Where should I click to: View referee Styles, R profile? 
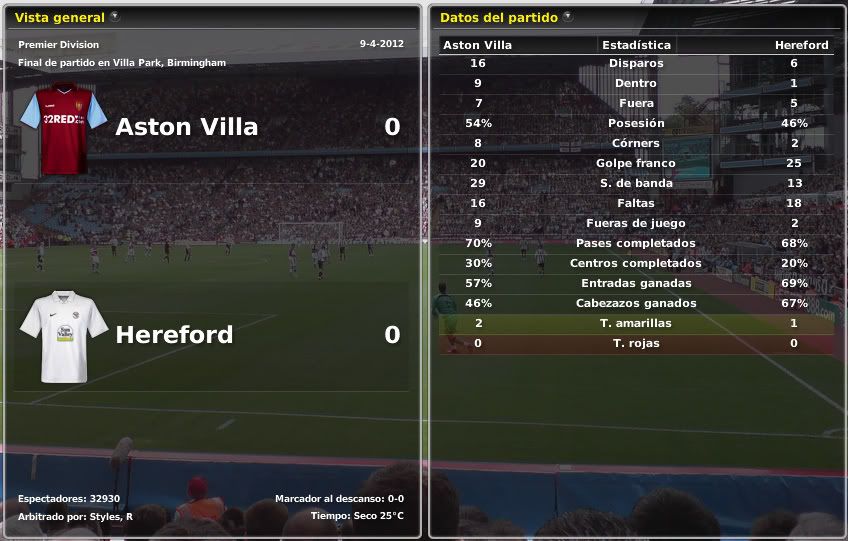click(115, 516)
